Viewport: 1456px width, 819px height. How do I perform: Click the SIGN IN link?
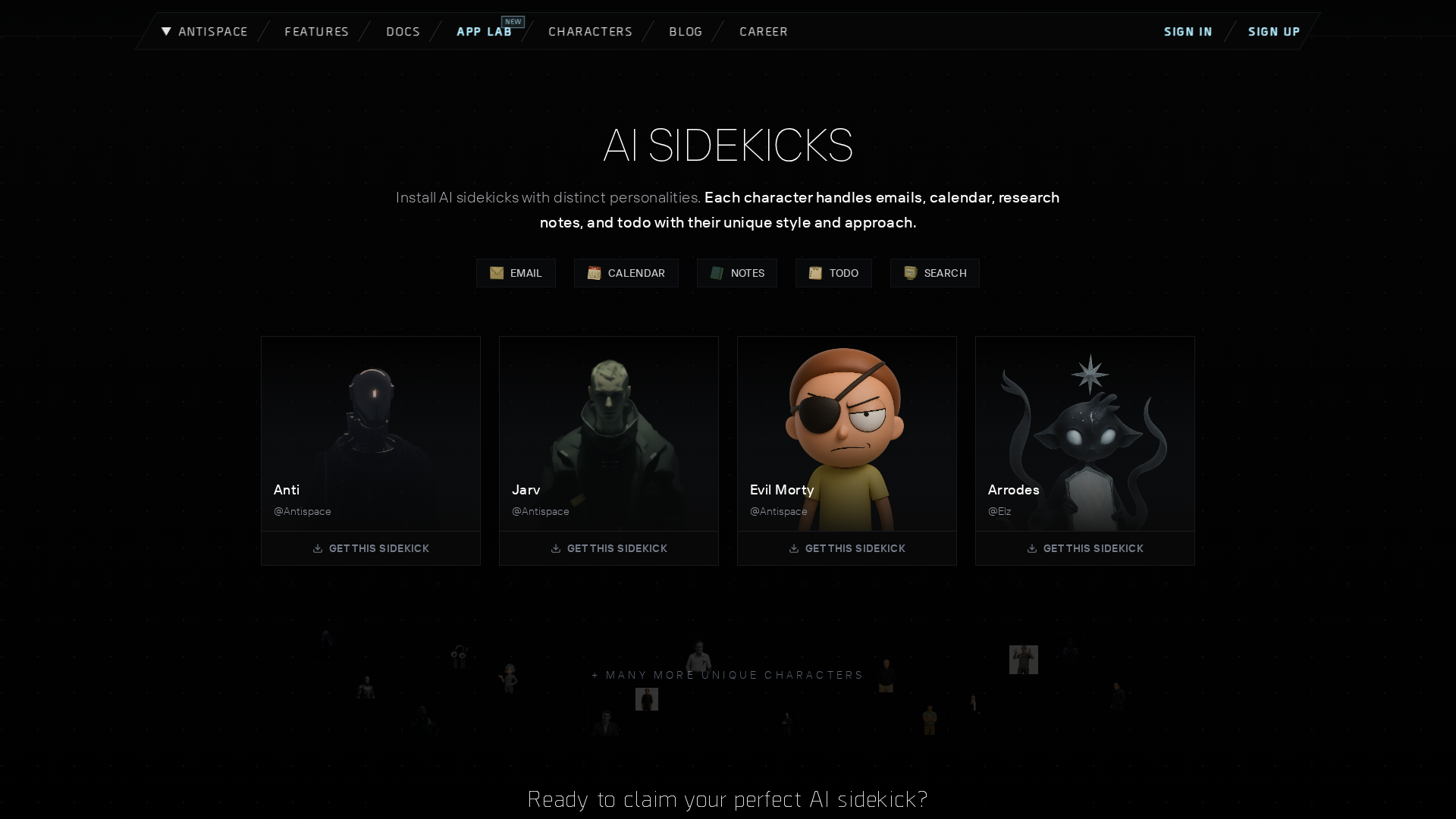[x=1187, y=32]
